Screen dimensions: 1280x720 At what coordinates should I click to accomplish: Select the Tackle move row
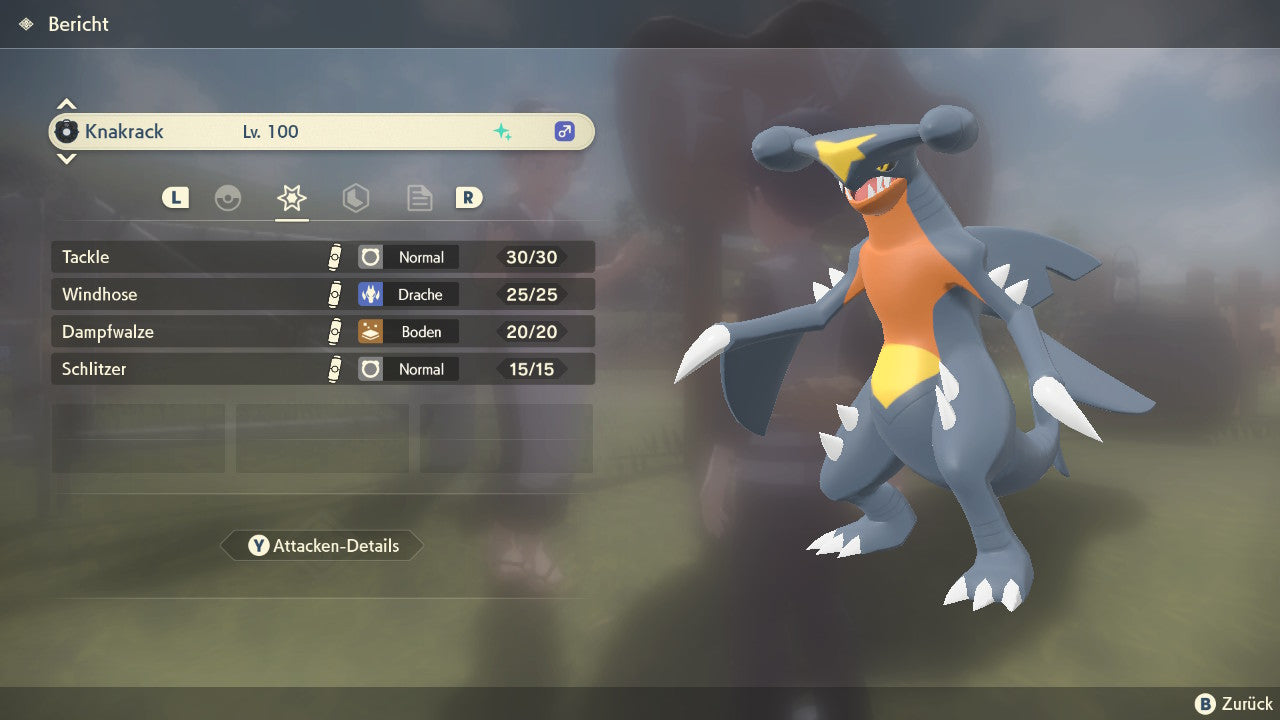click(x=322, y=257)
